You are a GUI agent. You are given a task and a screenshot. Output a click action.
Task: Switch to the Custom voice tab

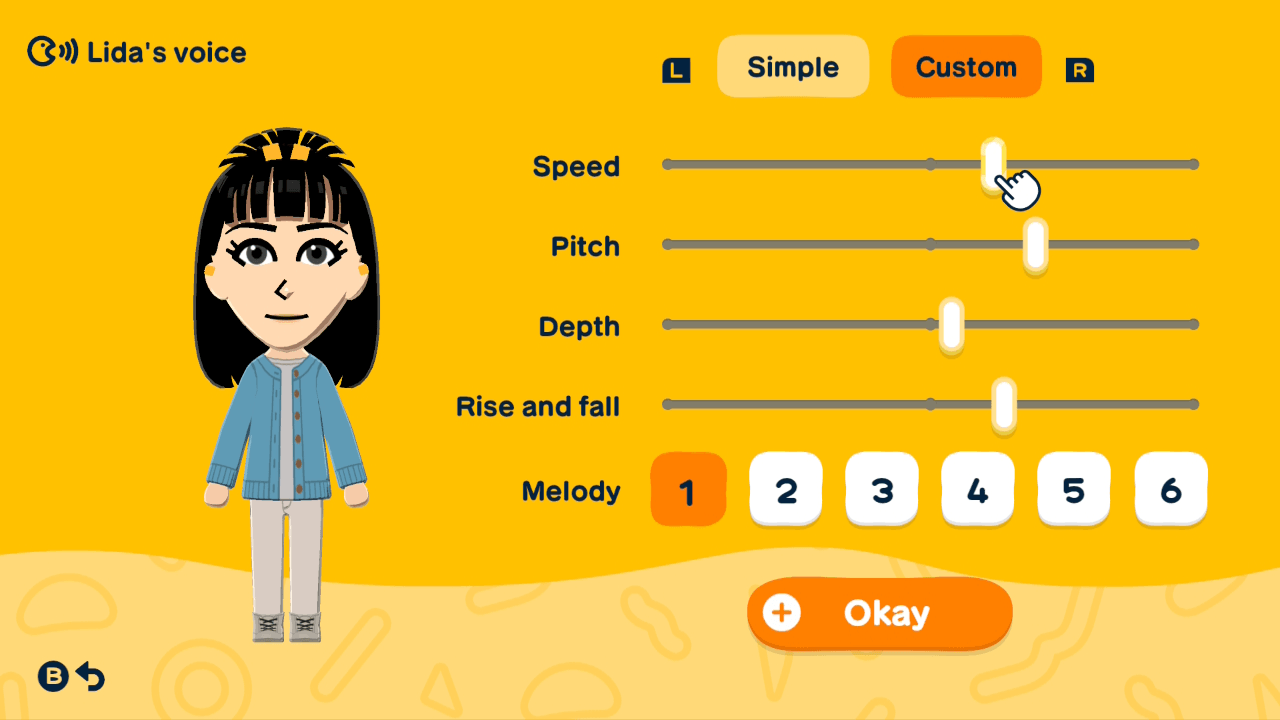coord(965,66)
